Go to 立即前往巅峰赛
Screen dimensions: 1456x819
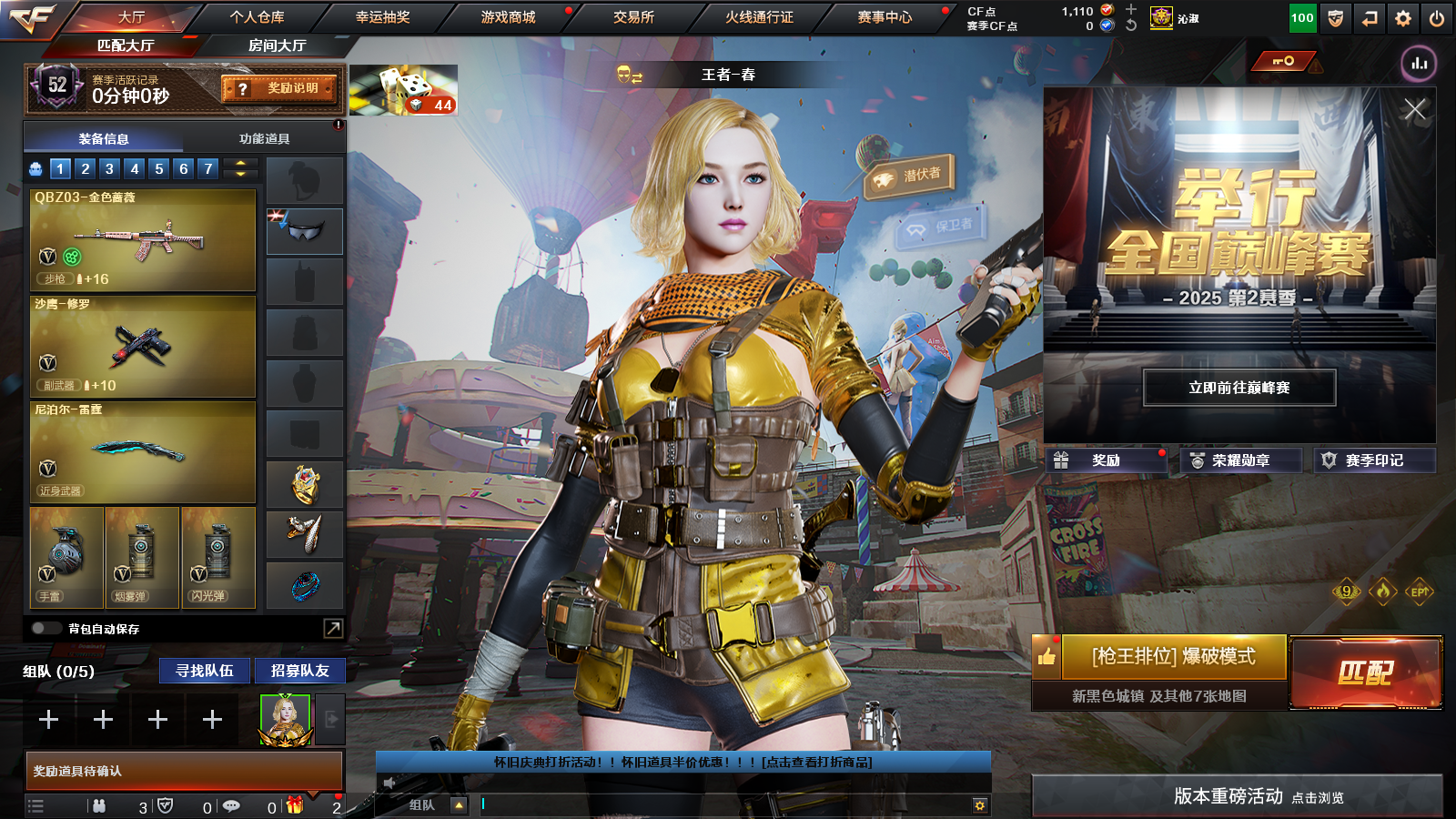tap(1239, 388)
